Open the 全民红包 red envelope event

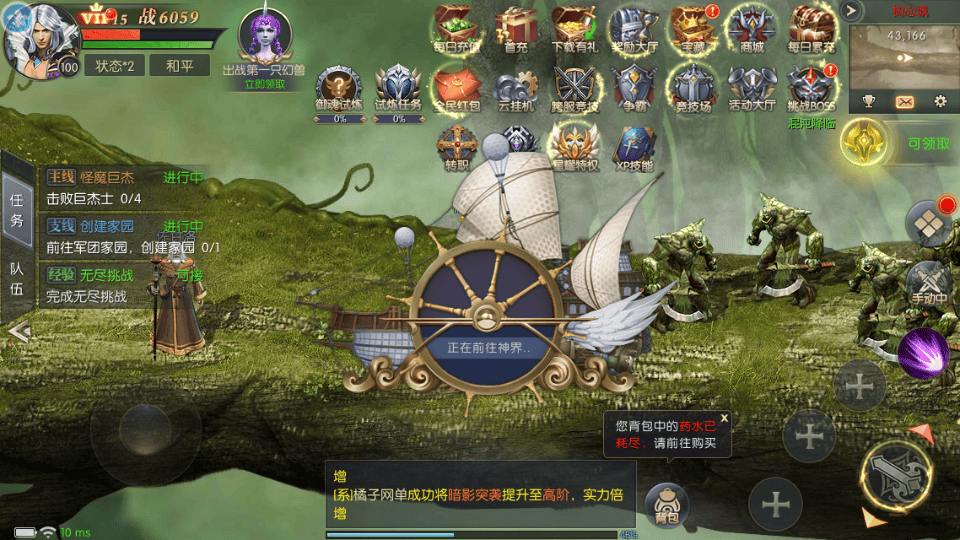tap(457, 88)
